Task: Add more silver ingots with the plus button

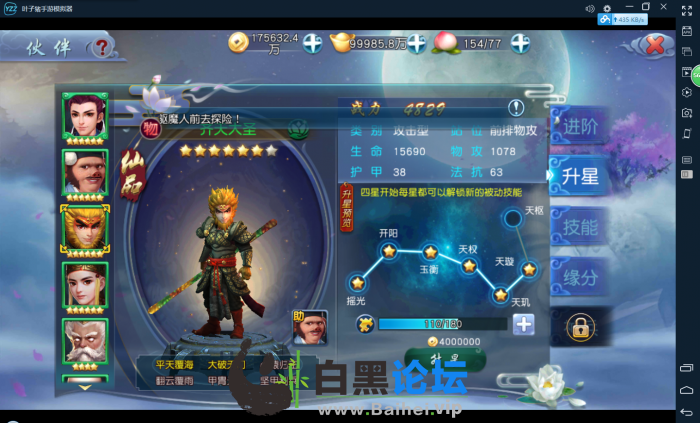Action: [x=416, y=42]
